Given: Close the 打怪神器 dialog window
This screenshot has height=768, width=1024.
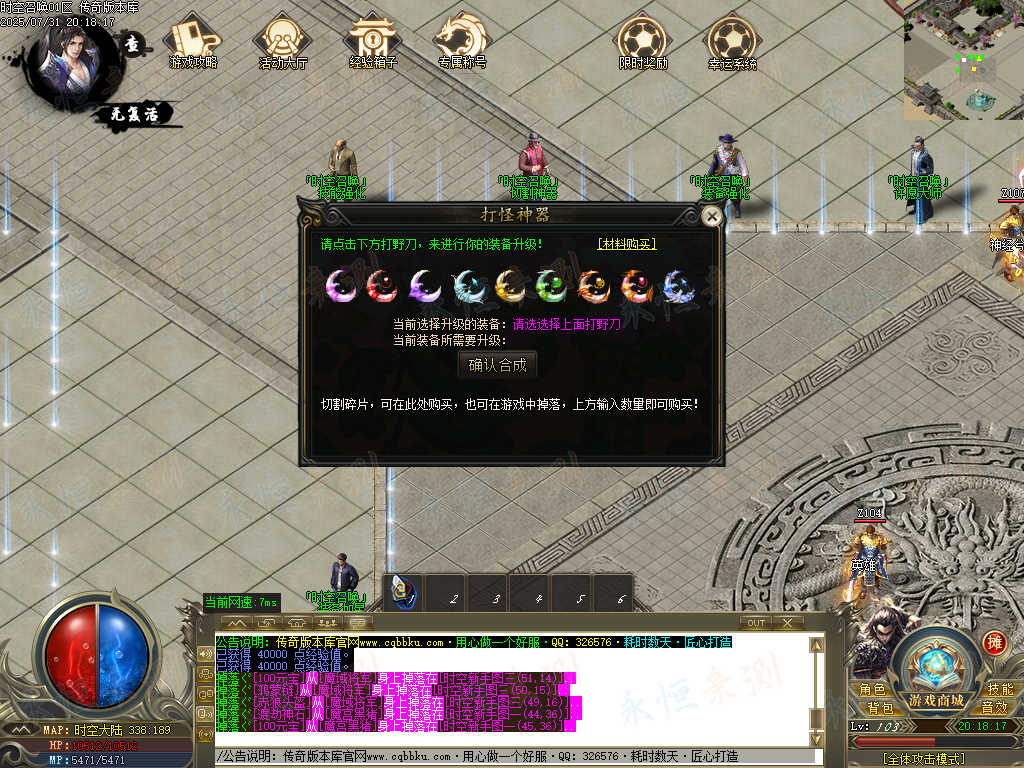Looking at the screenshot, I should [x=711, y=216].
